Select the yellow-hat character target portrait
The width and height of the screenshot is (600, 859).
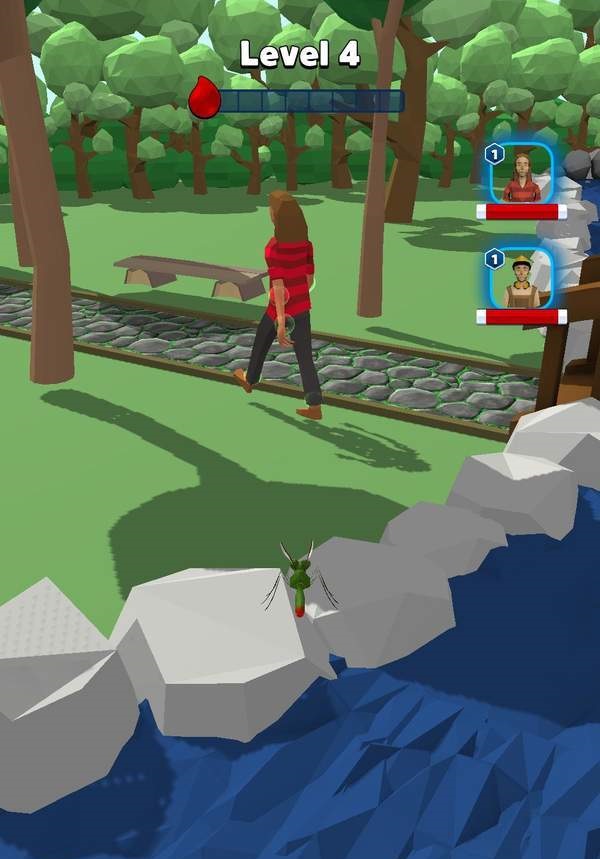(521, 279)
